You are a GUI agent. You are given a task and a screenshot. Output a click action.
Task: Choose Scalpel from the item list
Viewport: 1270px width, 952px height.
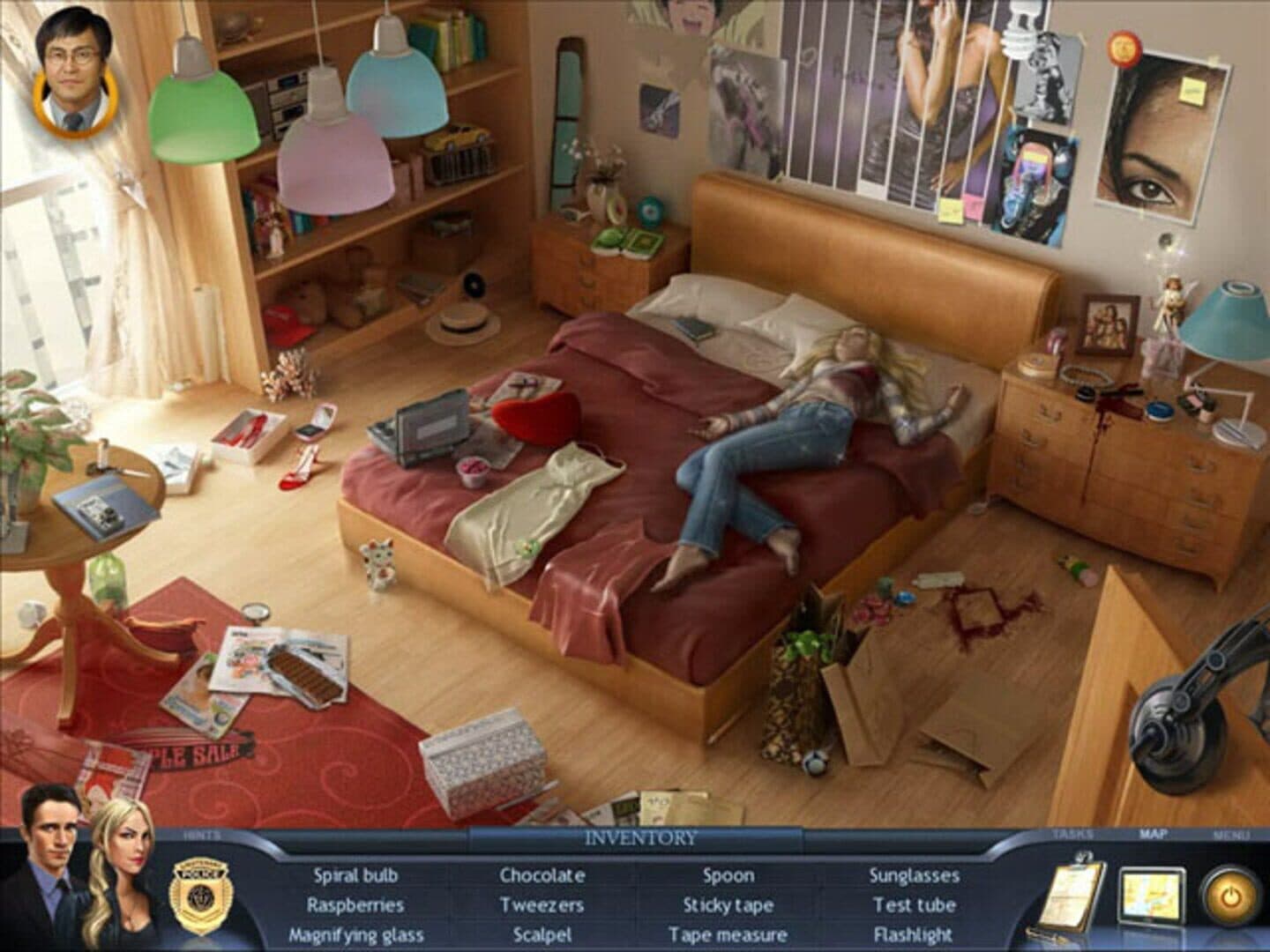pos(542,935)
